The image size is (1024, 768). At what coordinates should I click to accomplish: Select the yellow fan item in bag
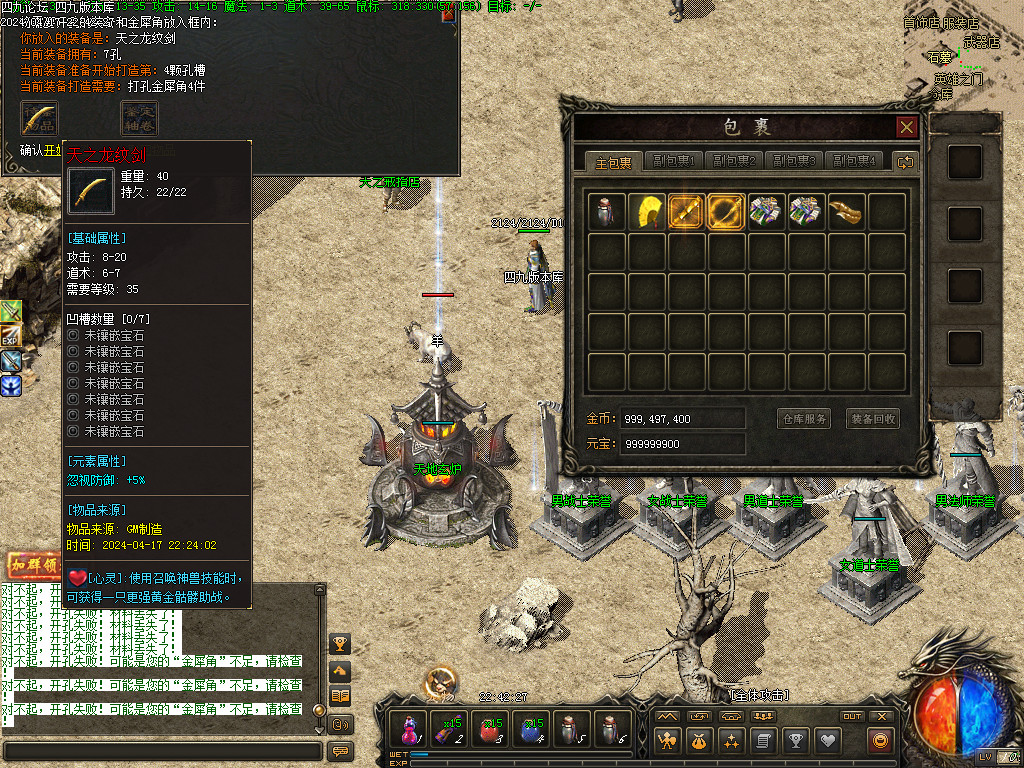point(647,211)
